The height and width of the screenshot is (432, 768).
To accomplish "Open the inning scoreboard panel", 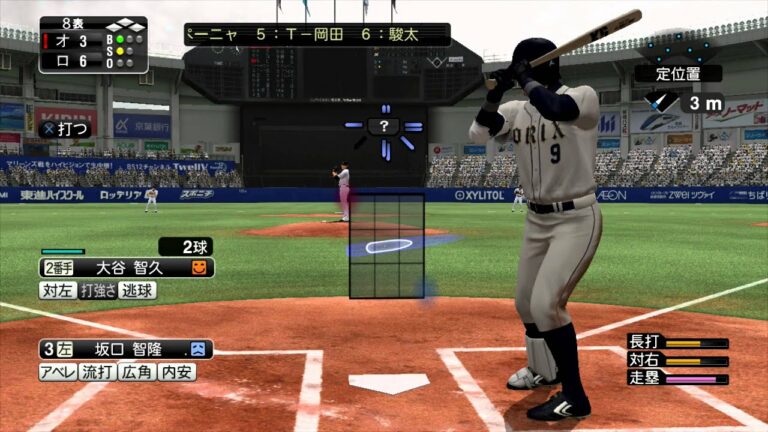I will click(x=93, y=45).
